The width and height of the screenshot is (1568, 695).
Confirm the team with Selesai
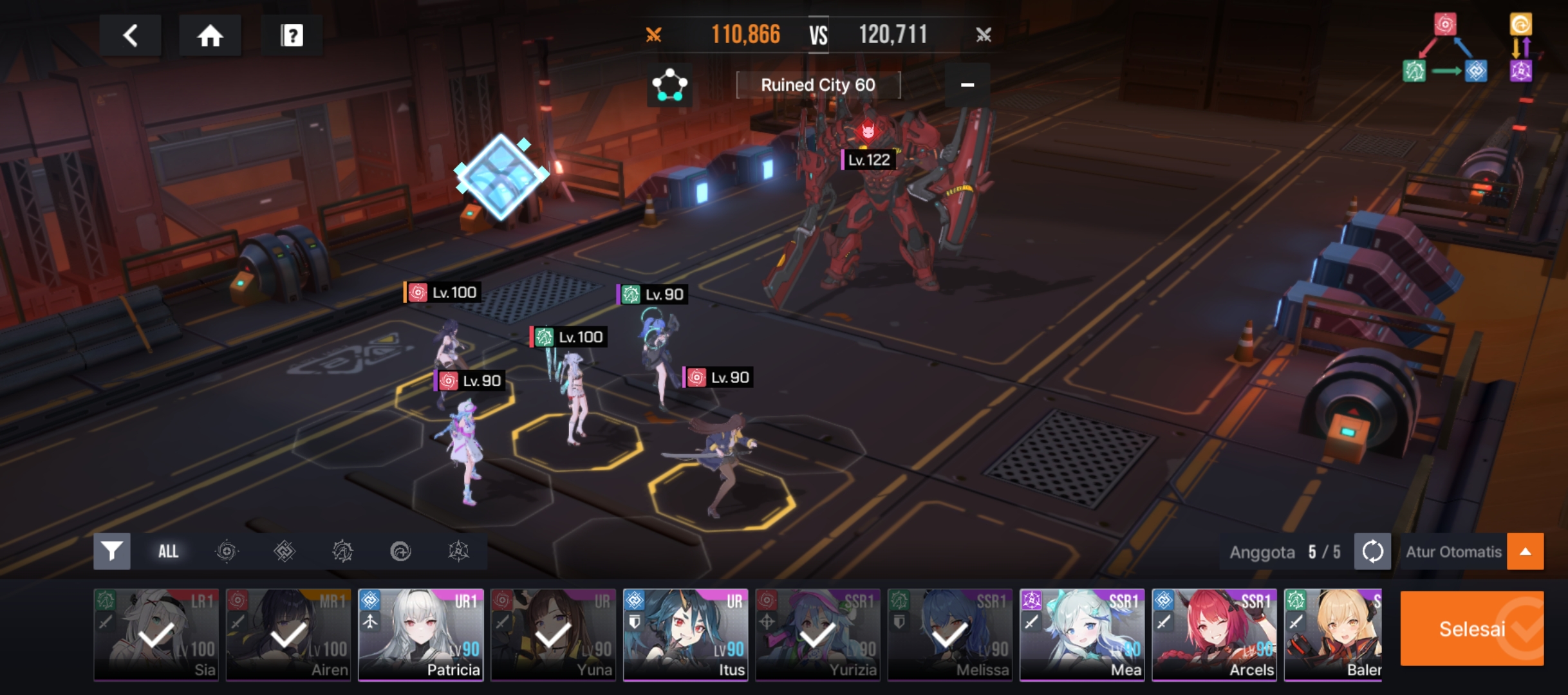pos(1471,628)
